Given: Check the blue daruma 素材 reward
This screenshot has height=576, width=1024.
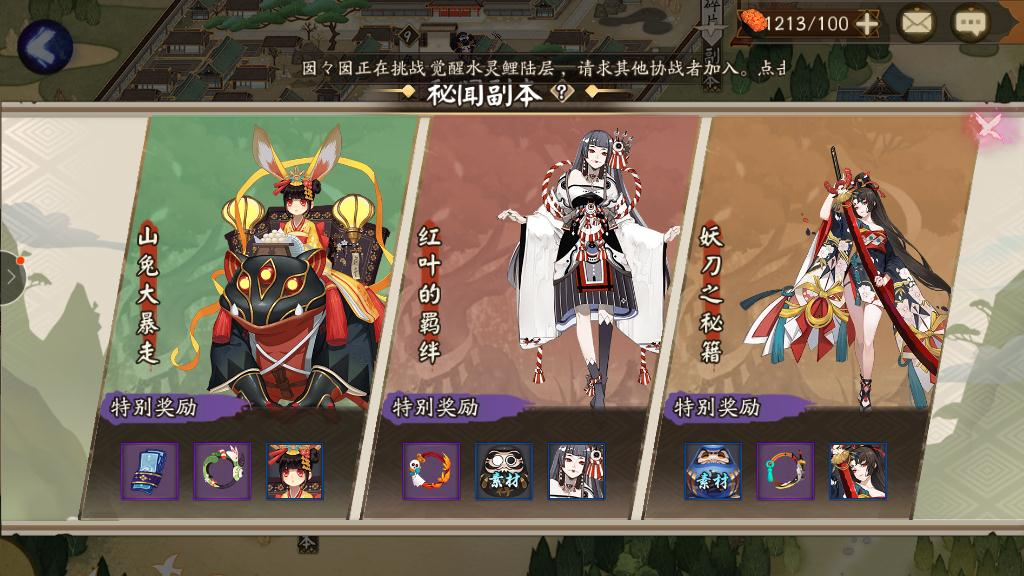Looking at the screenshot, I should coord(713,471).
